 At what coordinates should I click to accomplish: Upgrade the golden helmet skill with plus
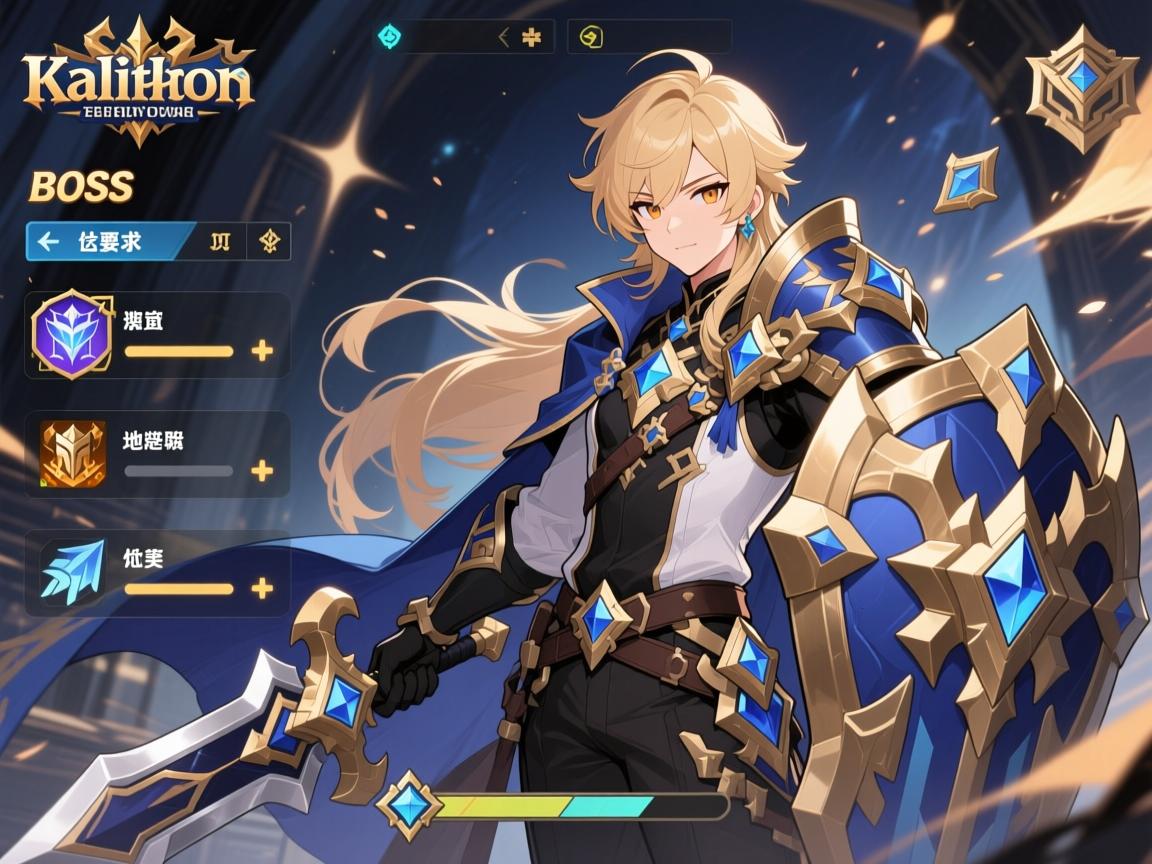(x=262, y=470)
